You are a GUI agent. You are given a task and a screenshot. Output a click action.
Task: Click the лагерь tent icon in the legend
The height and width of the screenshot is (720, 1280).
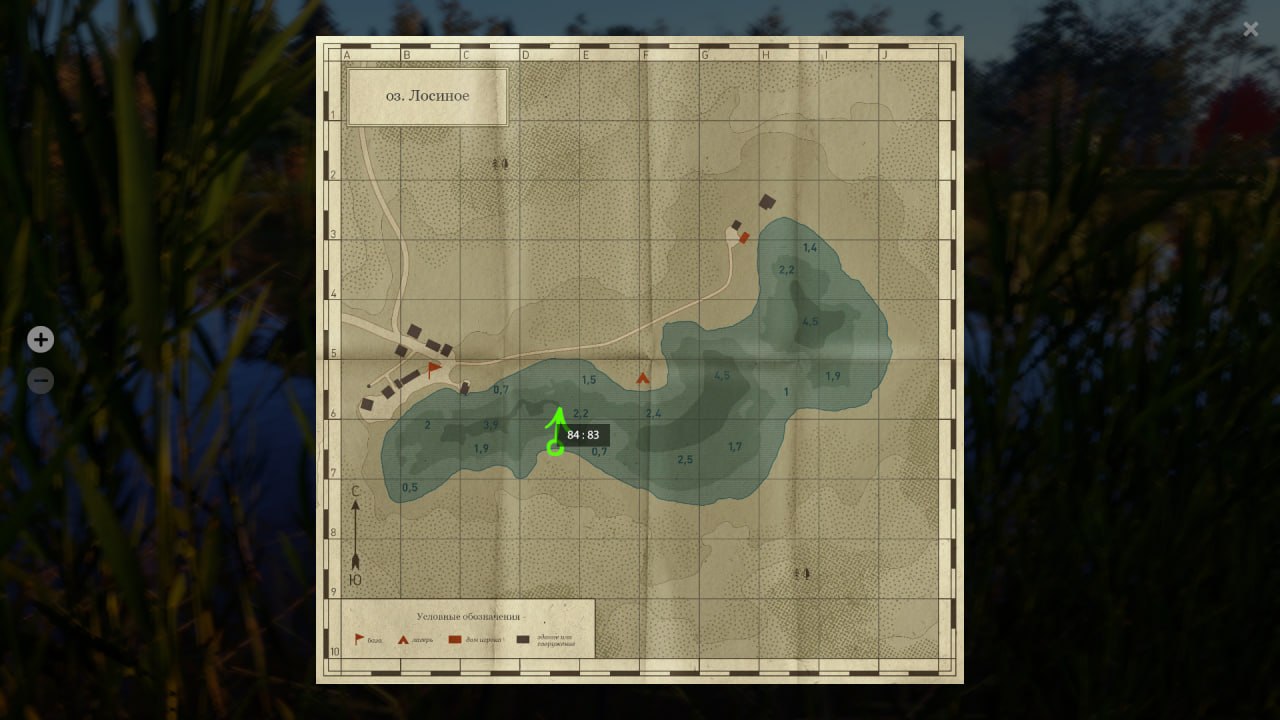pyautogui.click(x=403, y=640)
